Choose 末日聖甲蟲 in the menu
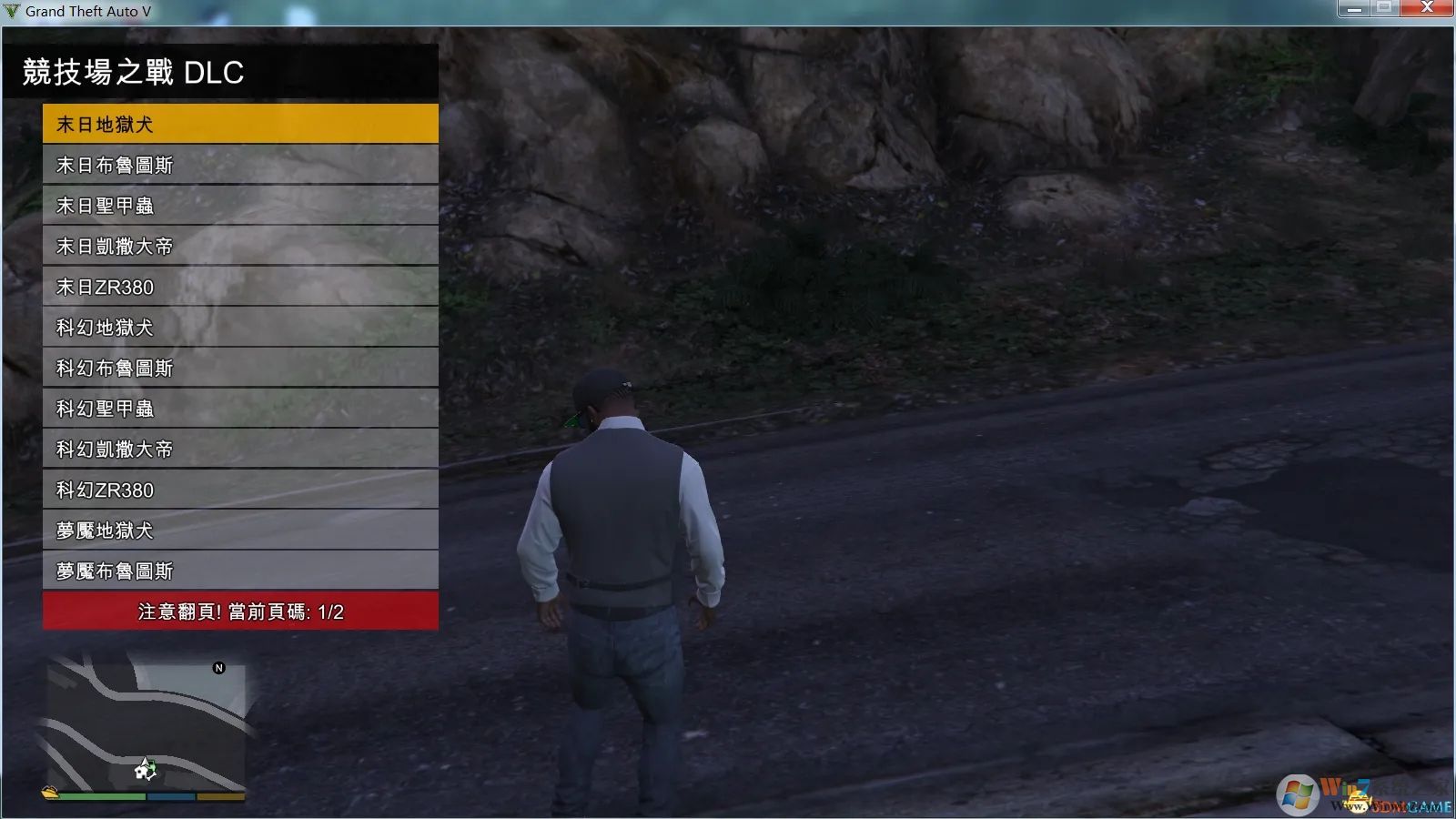 click(x=239, y=206)
